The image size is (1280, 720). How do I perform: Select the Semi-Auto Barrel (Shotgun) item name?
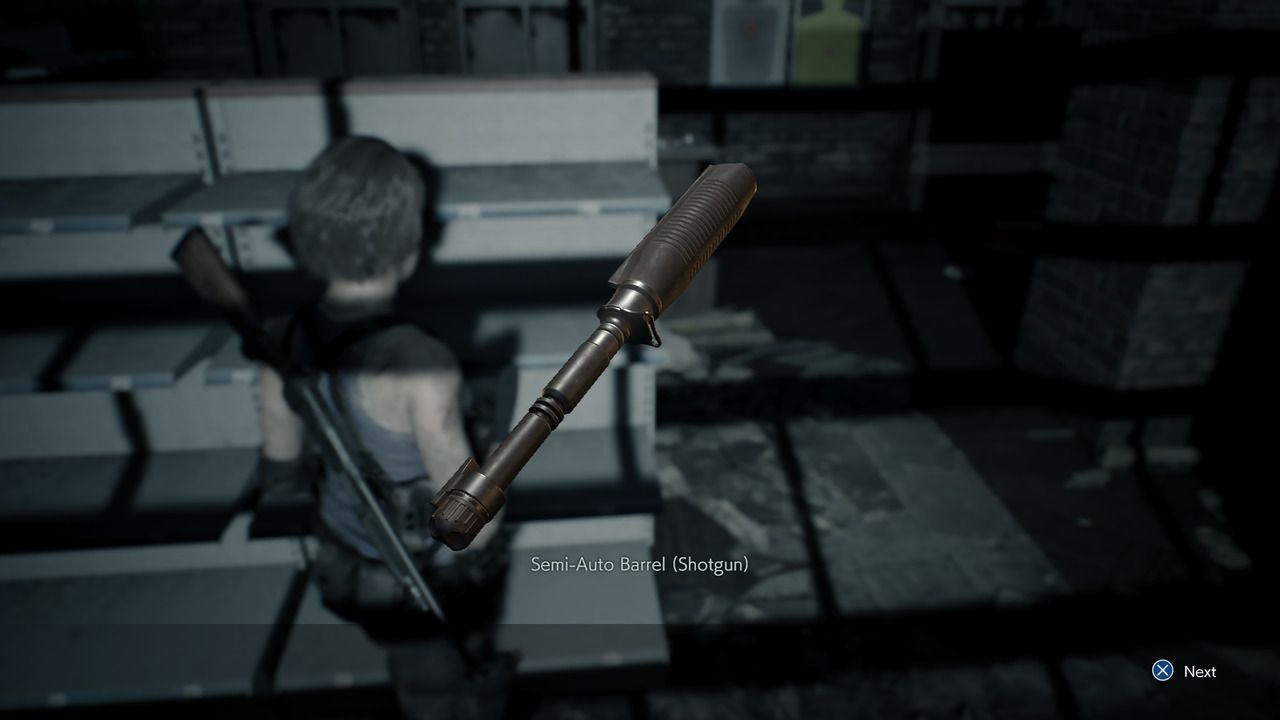point(642,563)
